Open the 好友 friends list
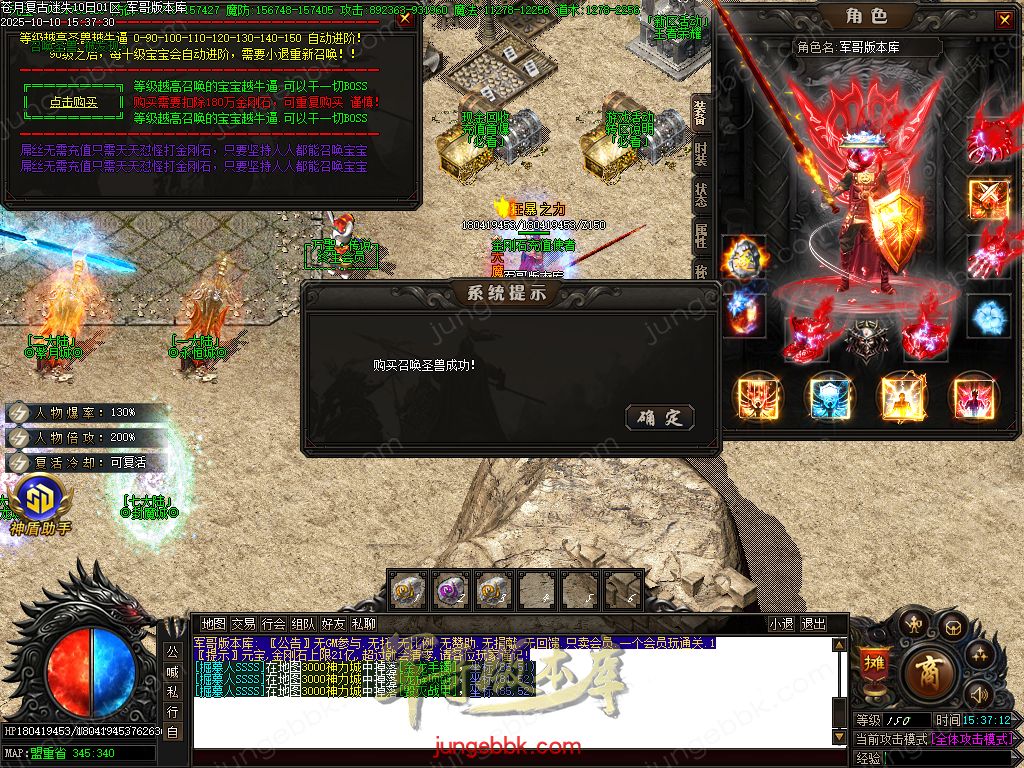Image resolution: width=1024 pixels, height=768 pixels. coord(333,624)
